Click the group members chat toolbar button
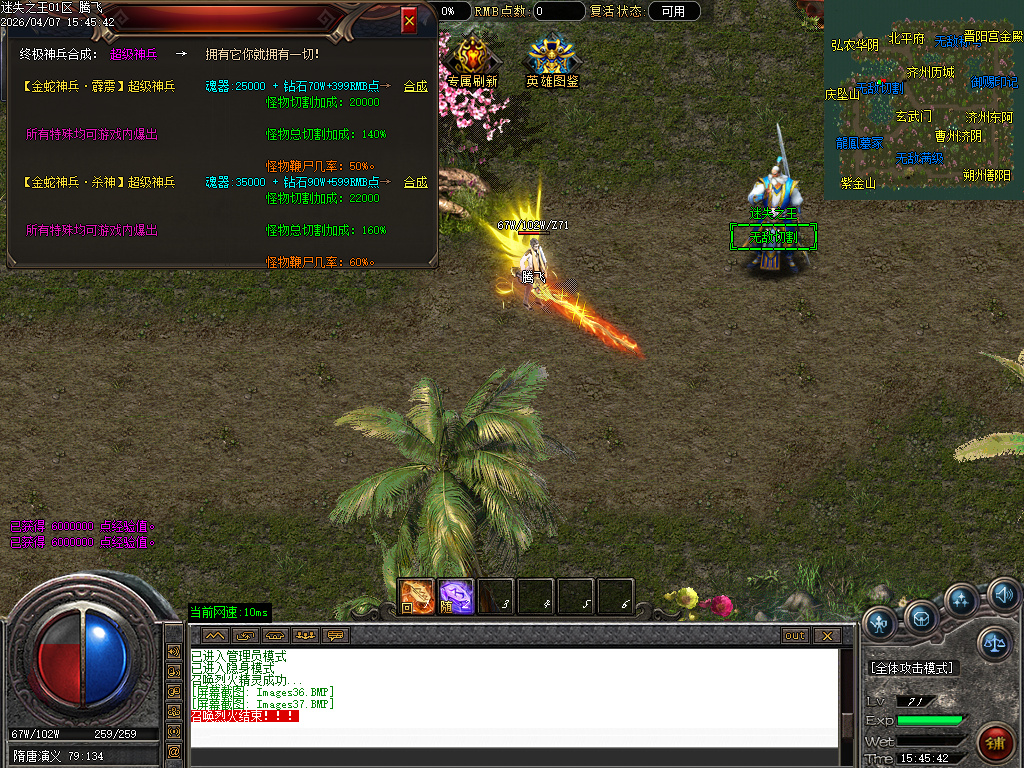 coord(305,636)
